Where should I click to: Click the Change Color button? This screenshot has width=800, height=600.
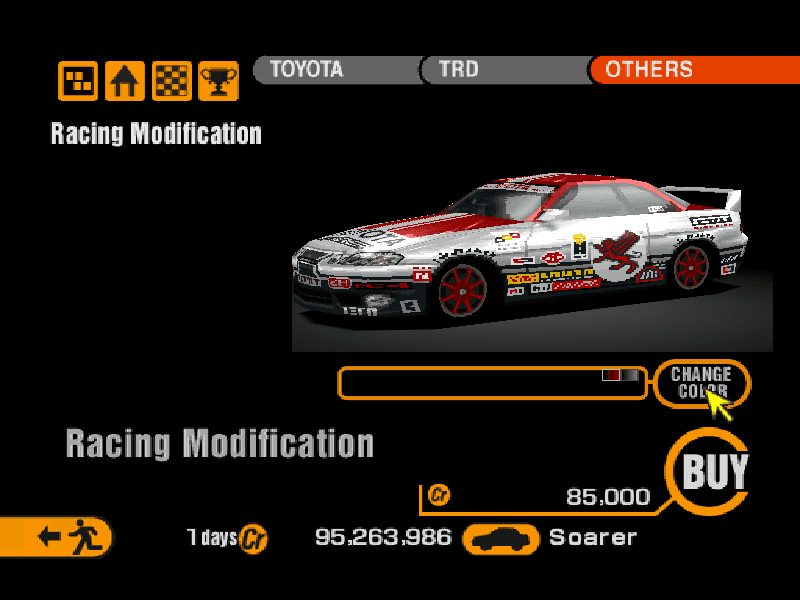tap(701, 383)
